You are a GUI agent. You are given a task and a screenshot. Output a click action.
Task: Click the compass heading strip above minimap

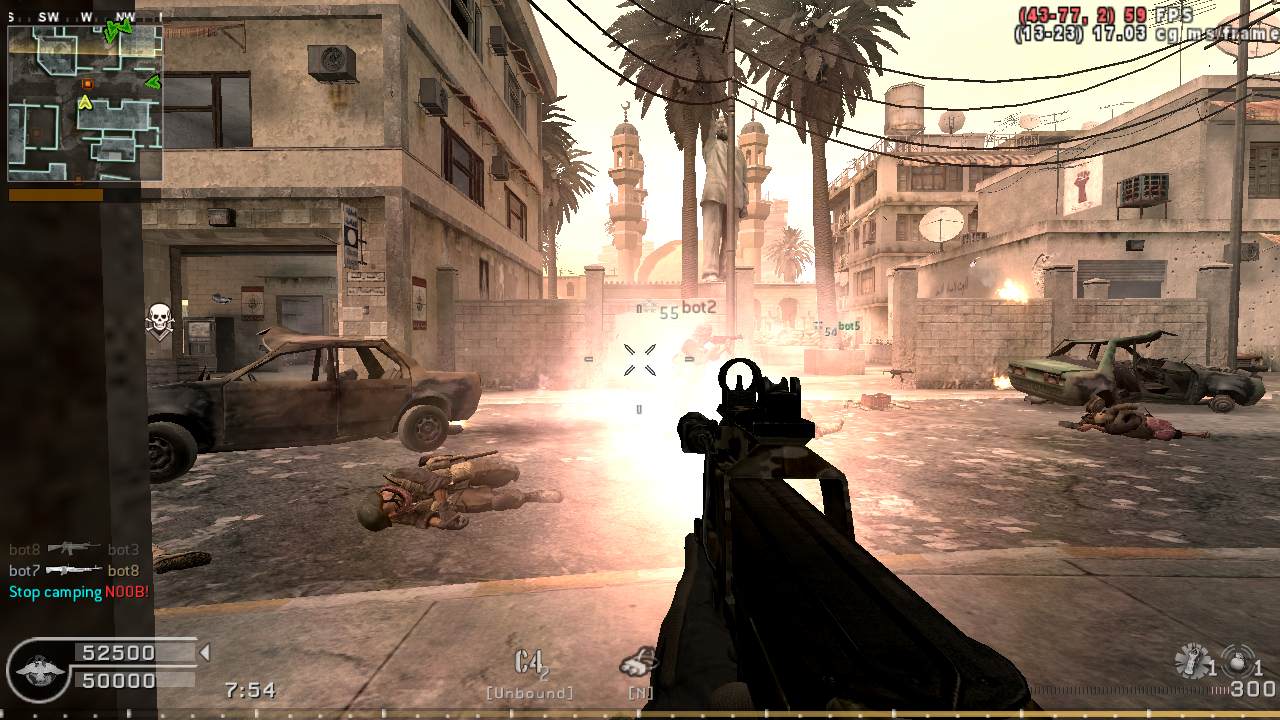pyautogui.click(x=85, y=17)
